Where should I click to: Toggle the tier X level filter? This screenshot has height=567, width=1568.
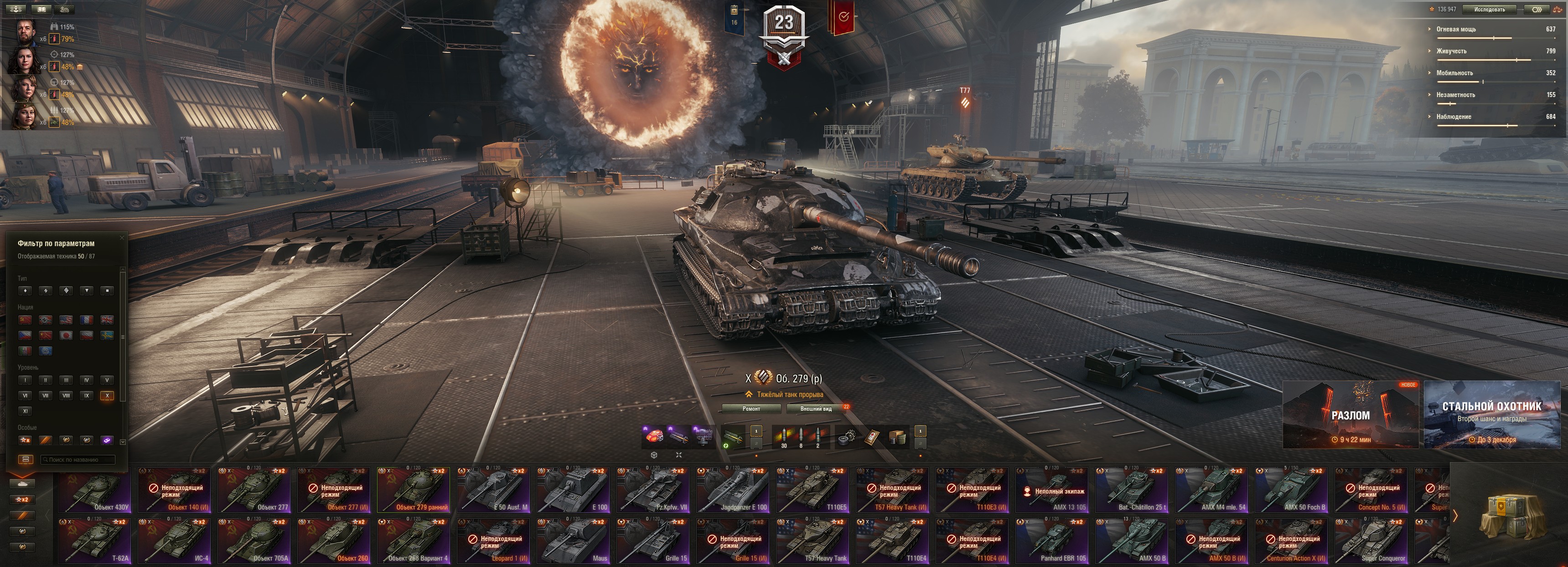[x=107, y=396]
